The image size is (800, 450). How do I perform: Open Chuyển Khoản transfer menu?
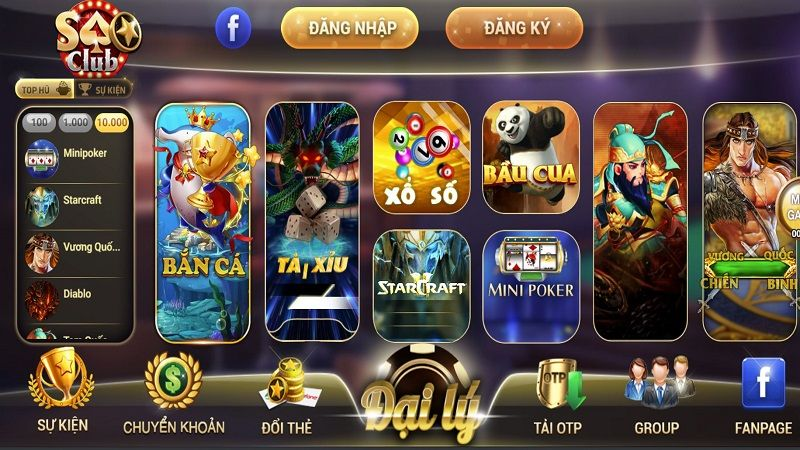[x=174, y=395]
